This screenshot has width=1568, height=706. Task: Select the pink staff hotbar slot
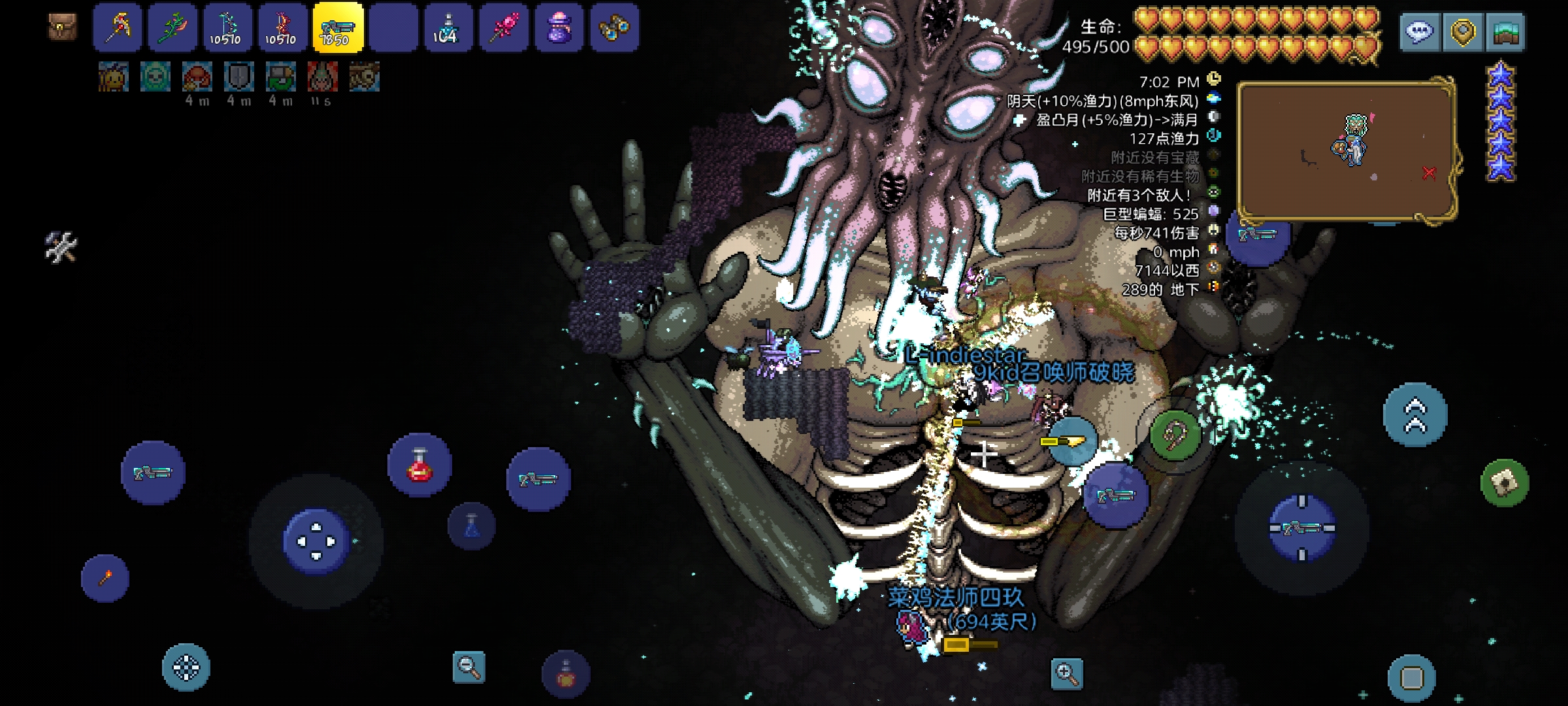tap(504, 27)
